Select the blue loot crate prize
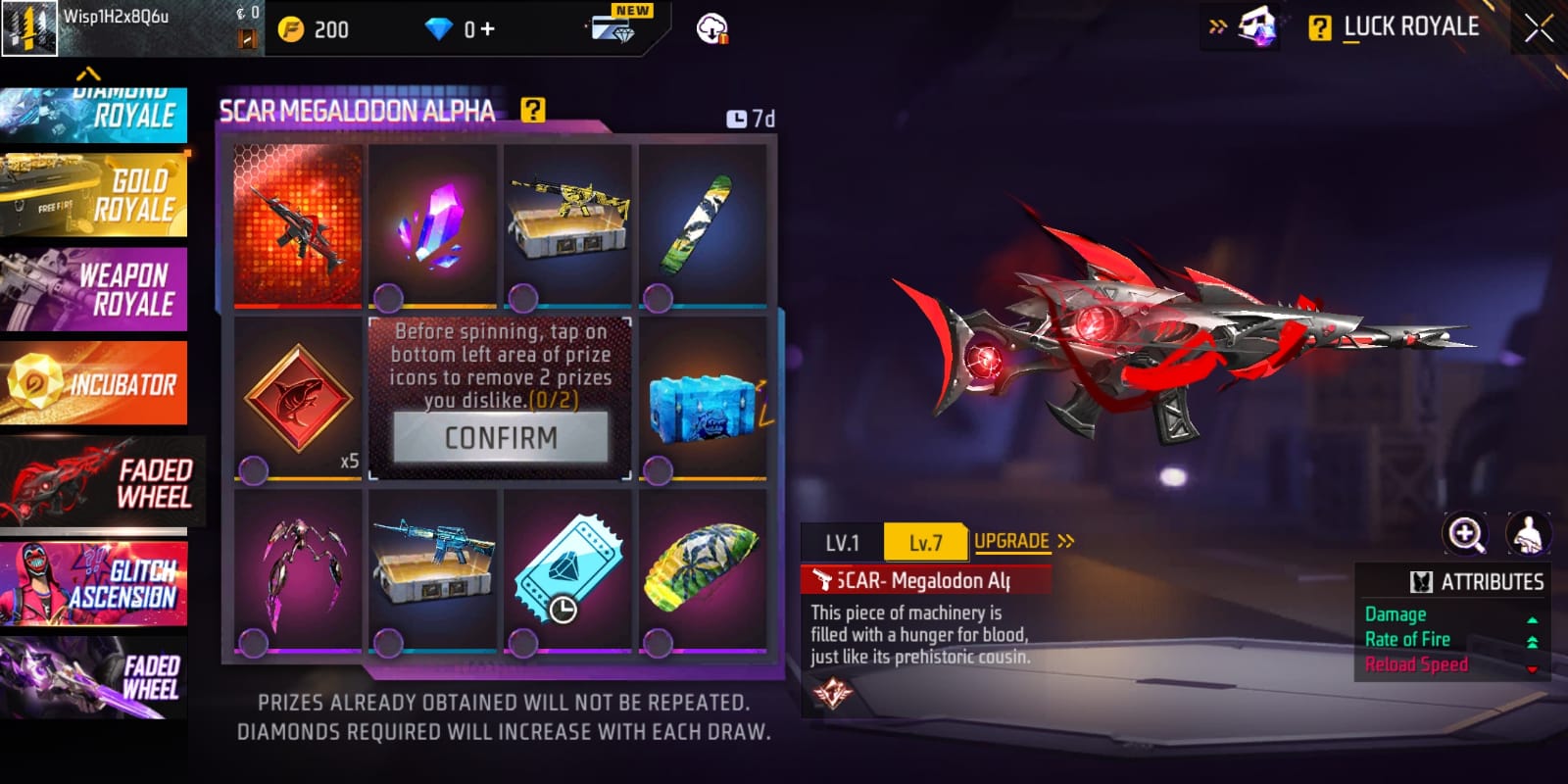Image resolution: width=1568 pixels, height=784 pixels. 702,403
